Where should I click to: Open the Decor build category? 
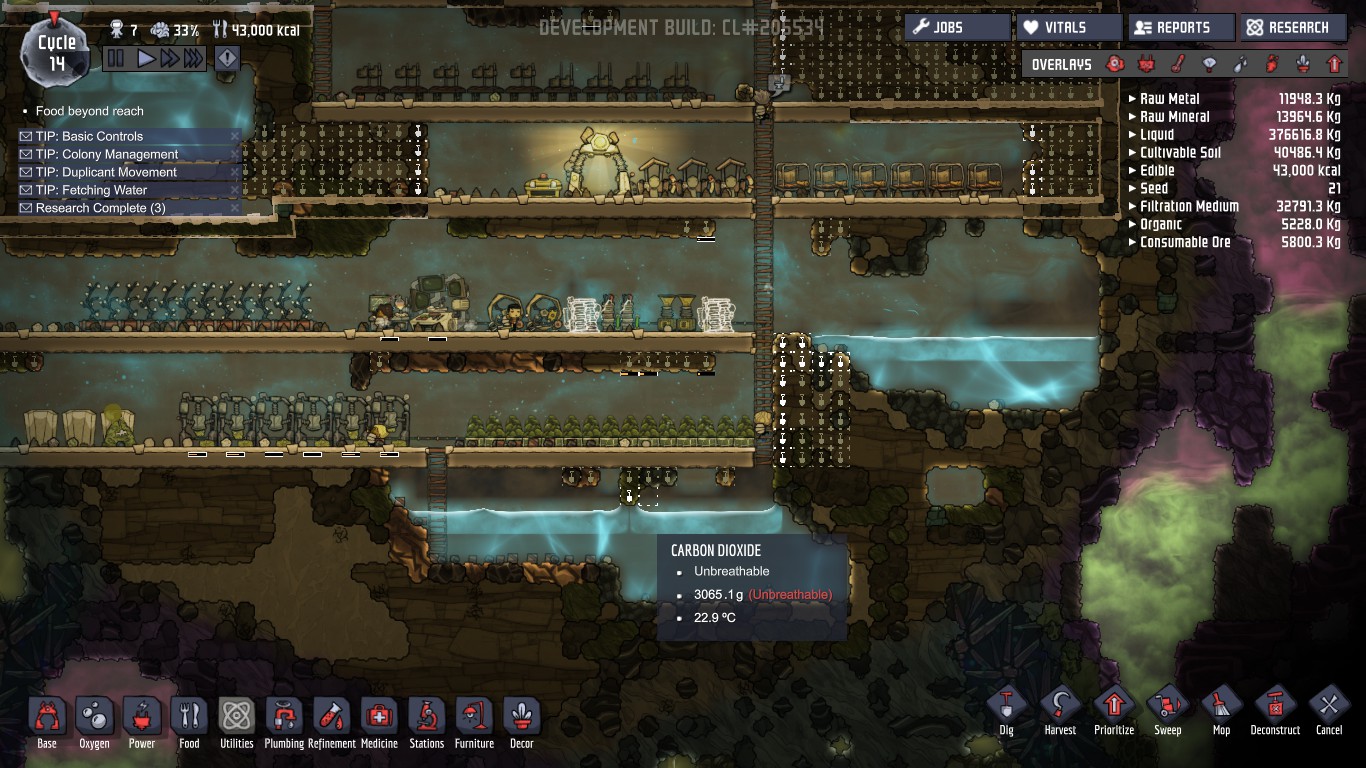click(522, 718)
